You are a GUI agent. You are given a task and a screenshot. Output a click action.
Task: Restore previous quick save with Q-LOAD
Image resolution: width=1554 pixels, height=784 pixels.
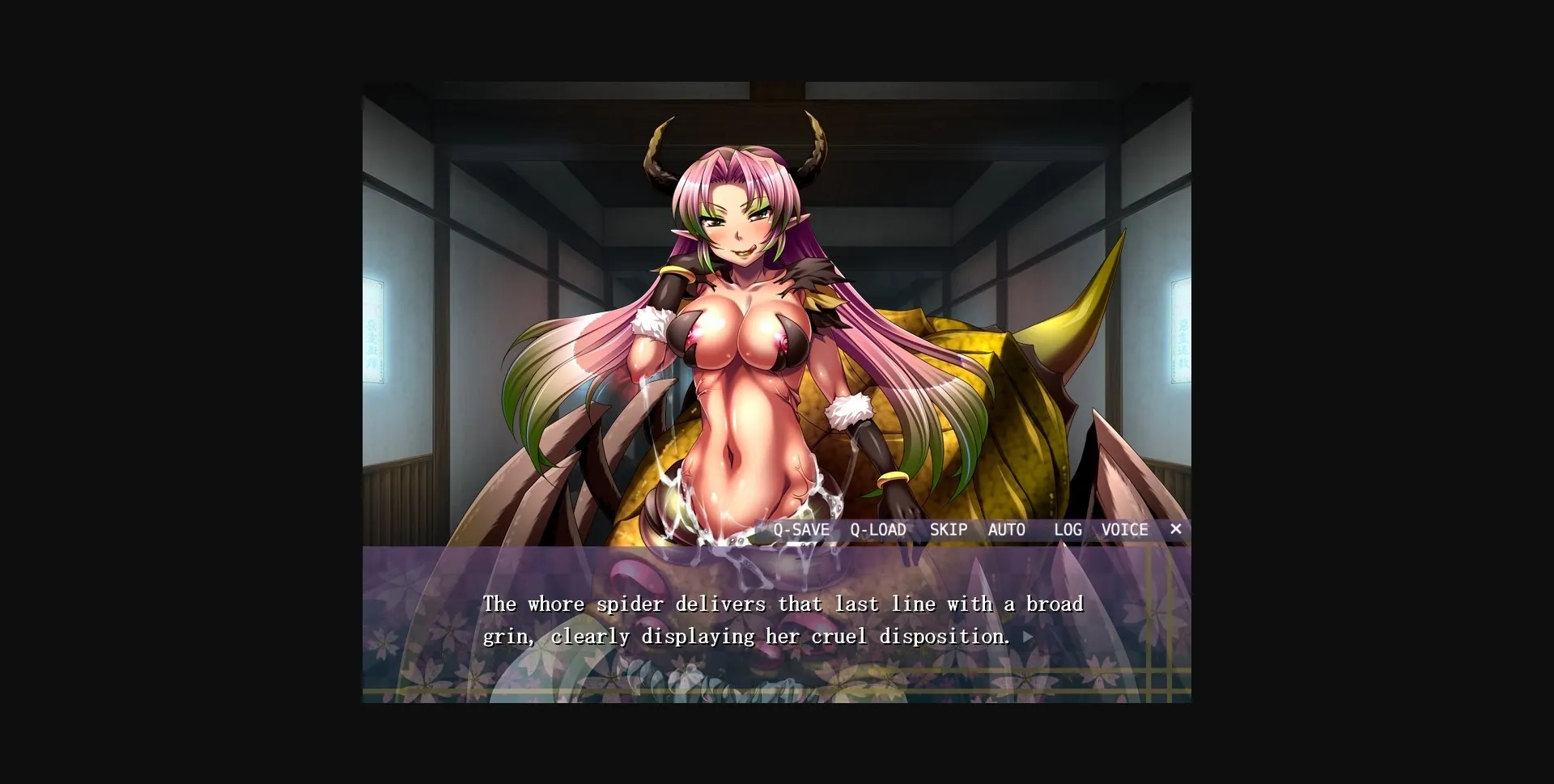pyautogui.click(x=879, y=529)
